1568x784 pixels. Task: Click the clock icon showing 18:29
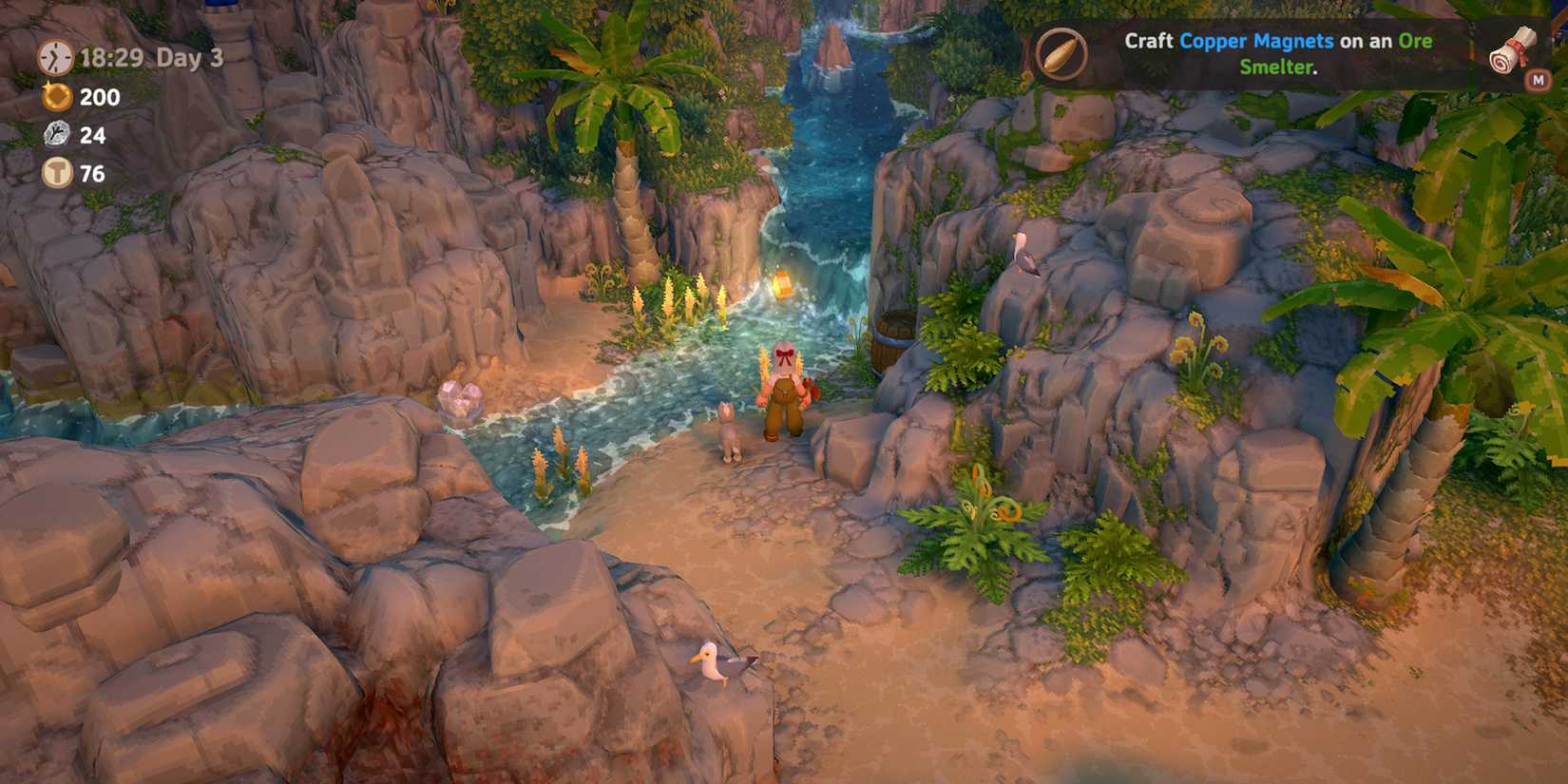coord(55,59)
